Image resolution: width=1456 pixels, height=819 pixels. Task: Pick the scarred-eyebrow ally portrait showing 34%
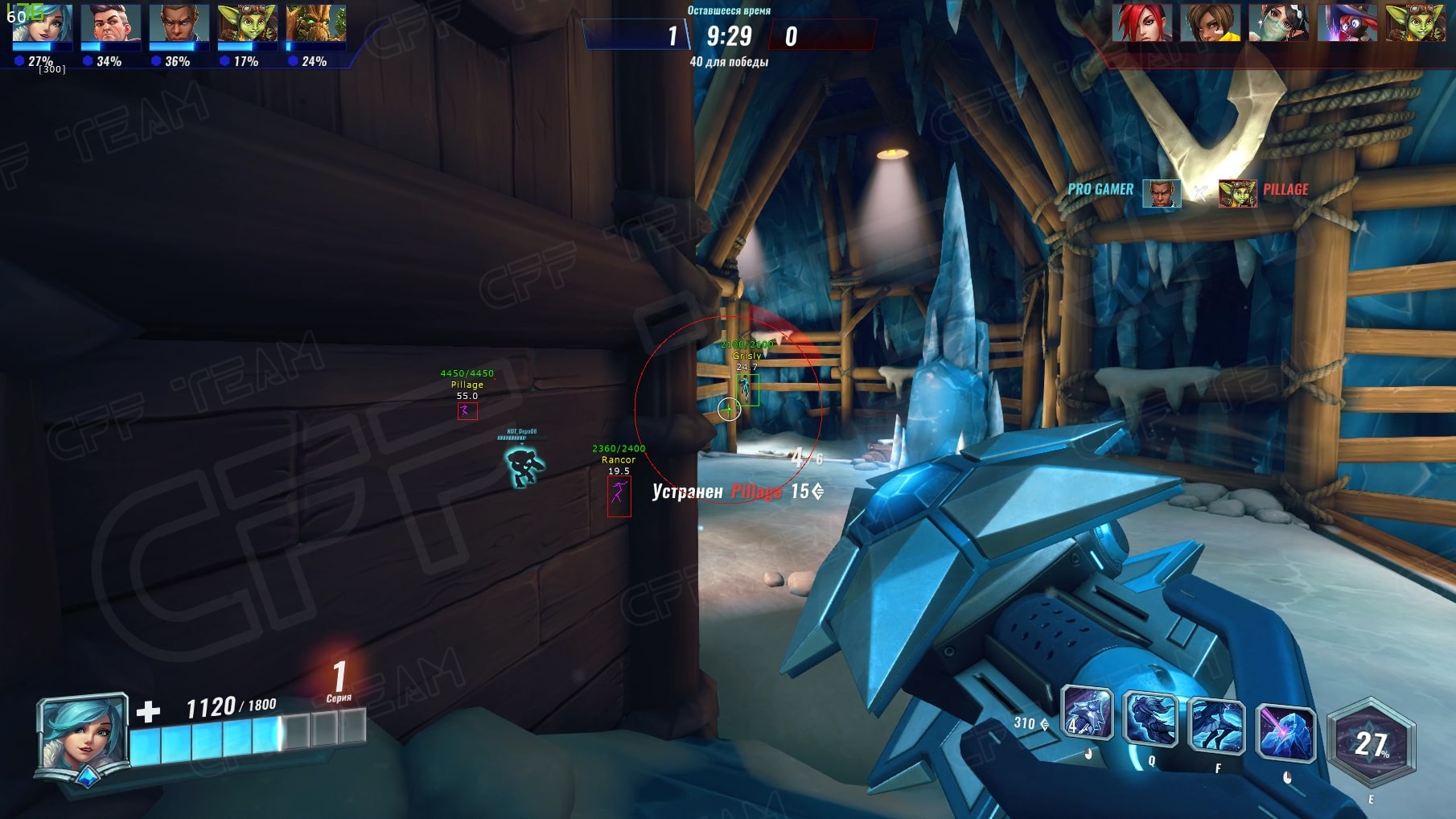(110, 23)
